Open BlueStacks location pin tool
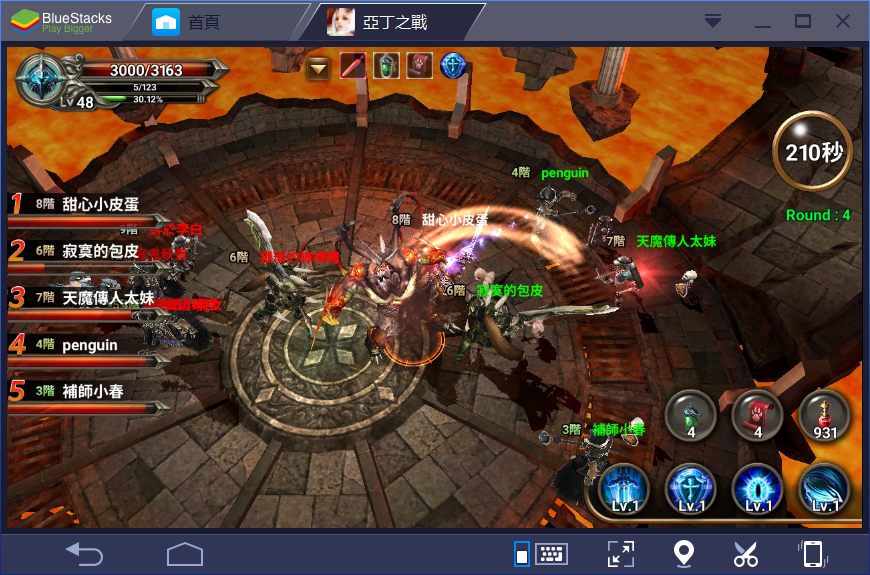 coord(683,553)
